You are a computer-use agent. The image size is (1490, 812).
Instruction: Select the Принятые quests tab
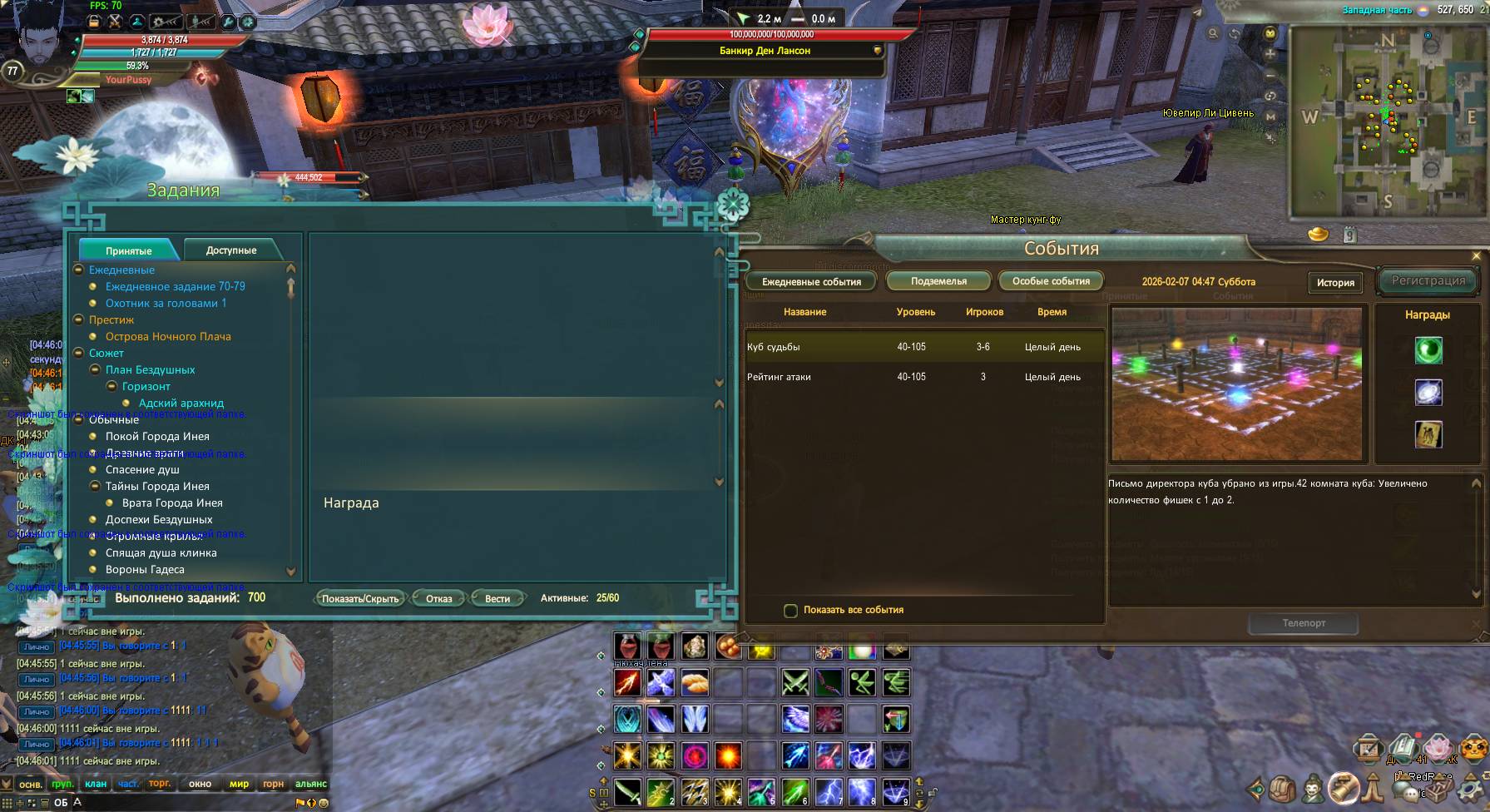tap(129, 250)
